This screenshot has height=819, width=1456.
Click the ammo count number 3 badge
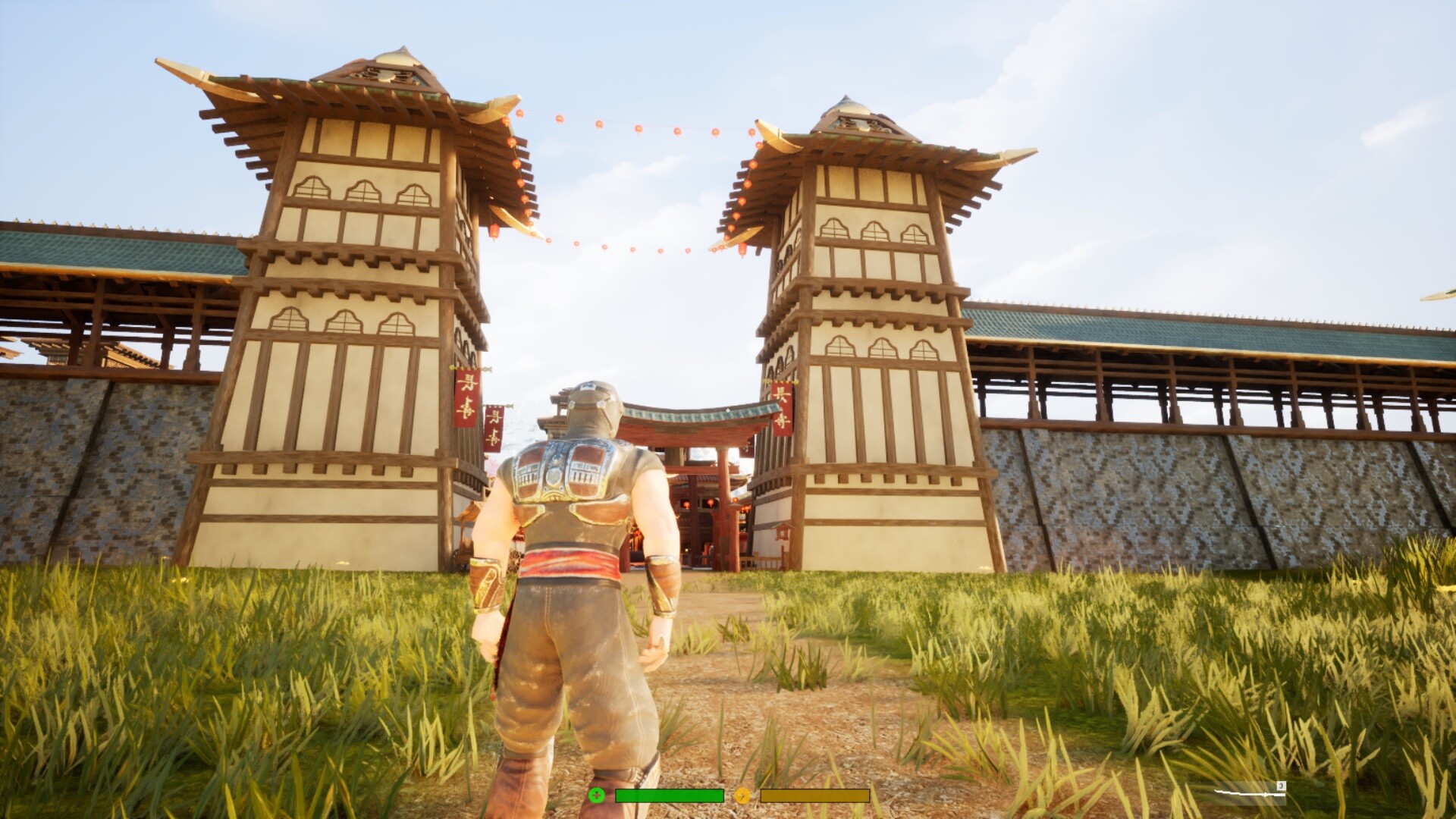pyautogui.click(x=1281, y=786)
